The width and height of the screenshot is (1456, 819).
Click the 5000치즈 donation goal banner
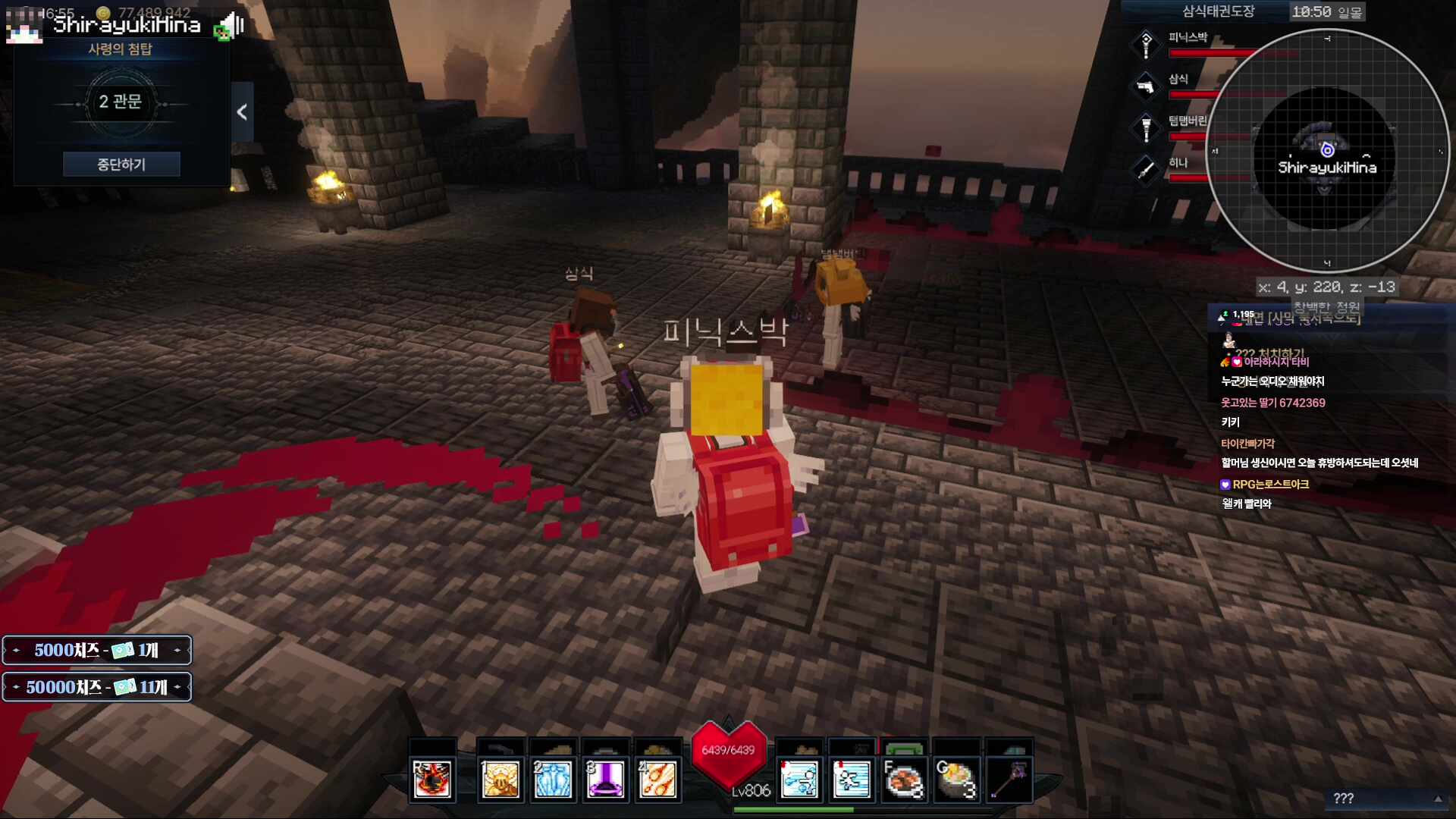tap(97, 650)
